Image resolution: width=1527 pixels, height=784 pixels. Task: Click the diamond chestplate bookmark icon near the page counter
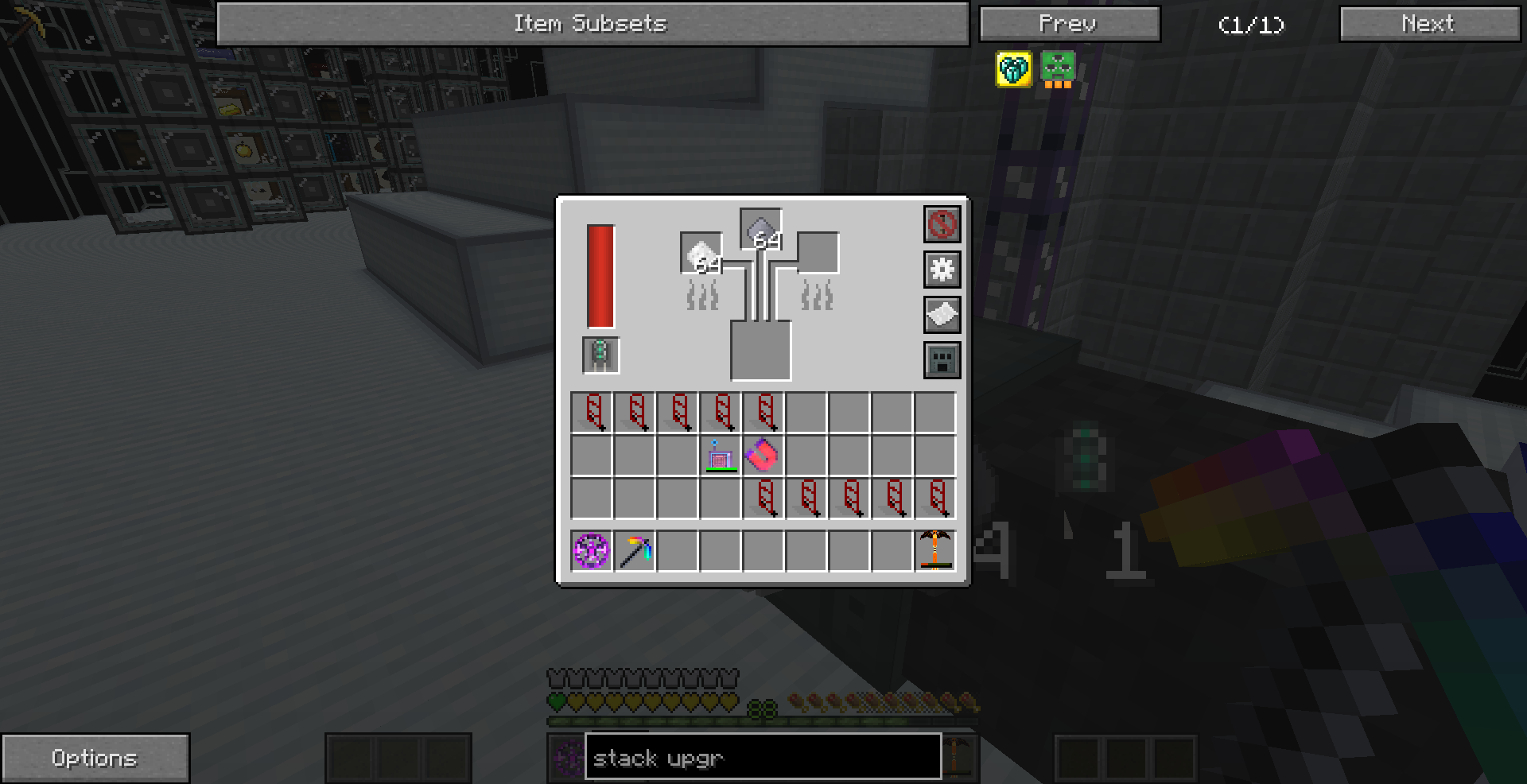coord(1012,69)
